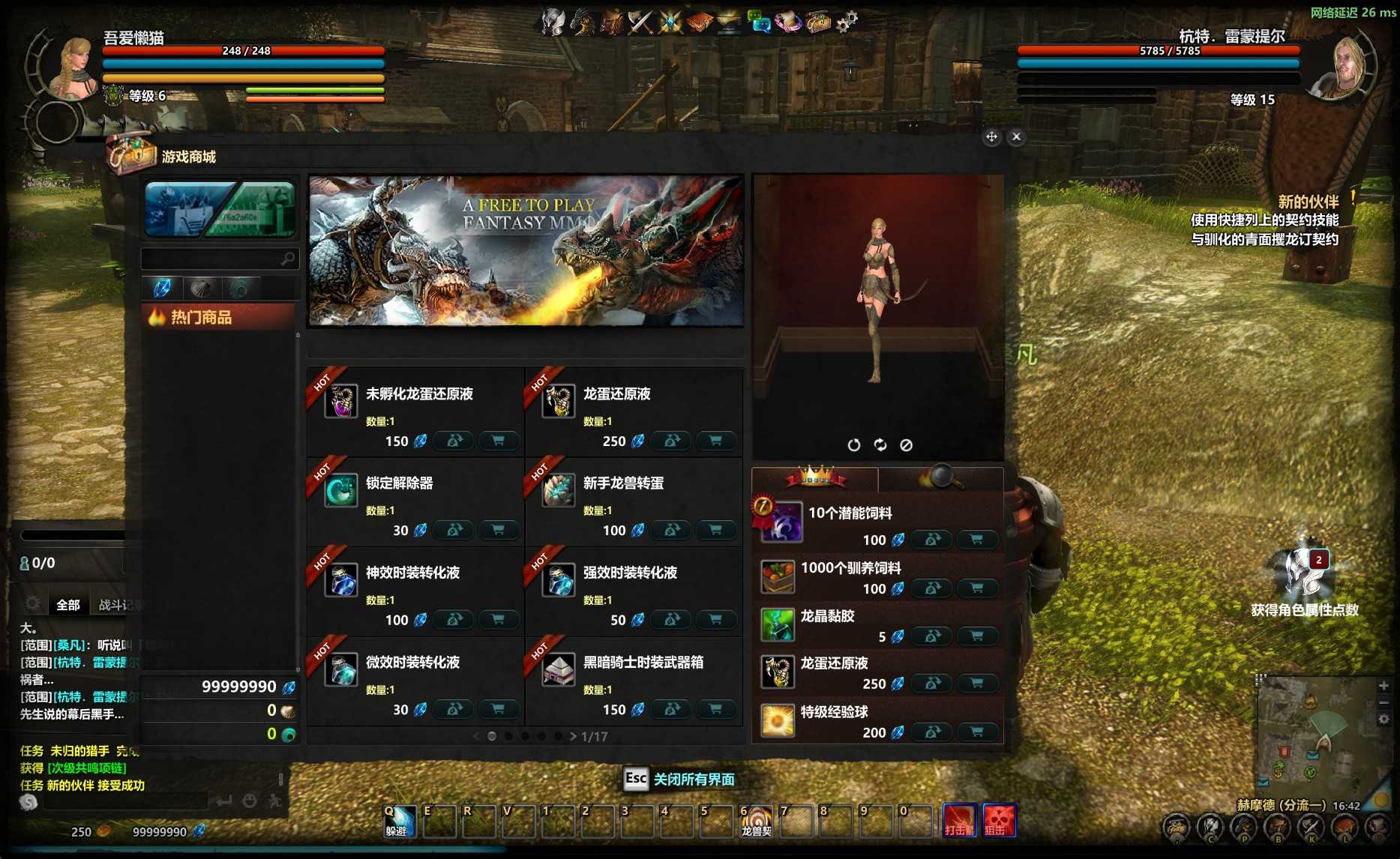Switch to the crown ranking tab
Screen dimensions: 1400x859
point(815,477)
